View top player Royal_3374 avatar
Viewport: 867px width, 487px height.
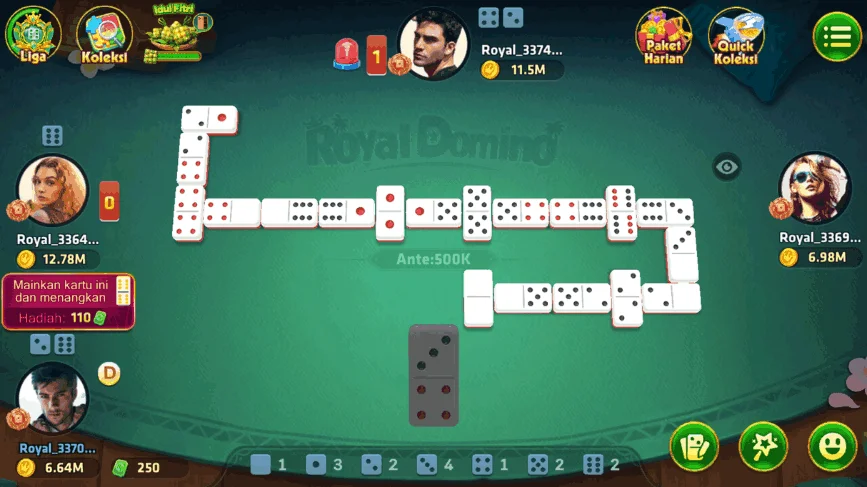tap(433, 44)
